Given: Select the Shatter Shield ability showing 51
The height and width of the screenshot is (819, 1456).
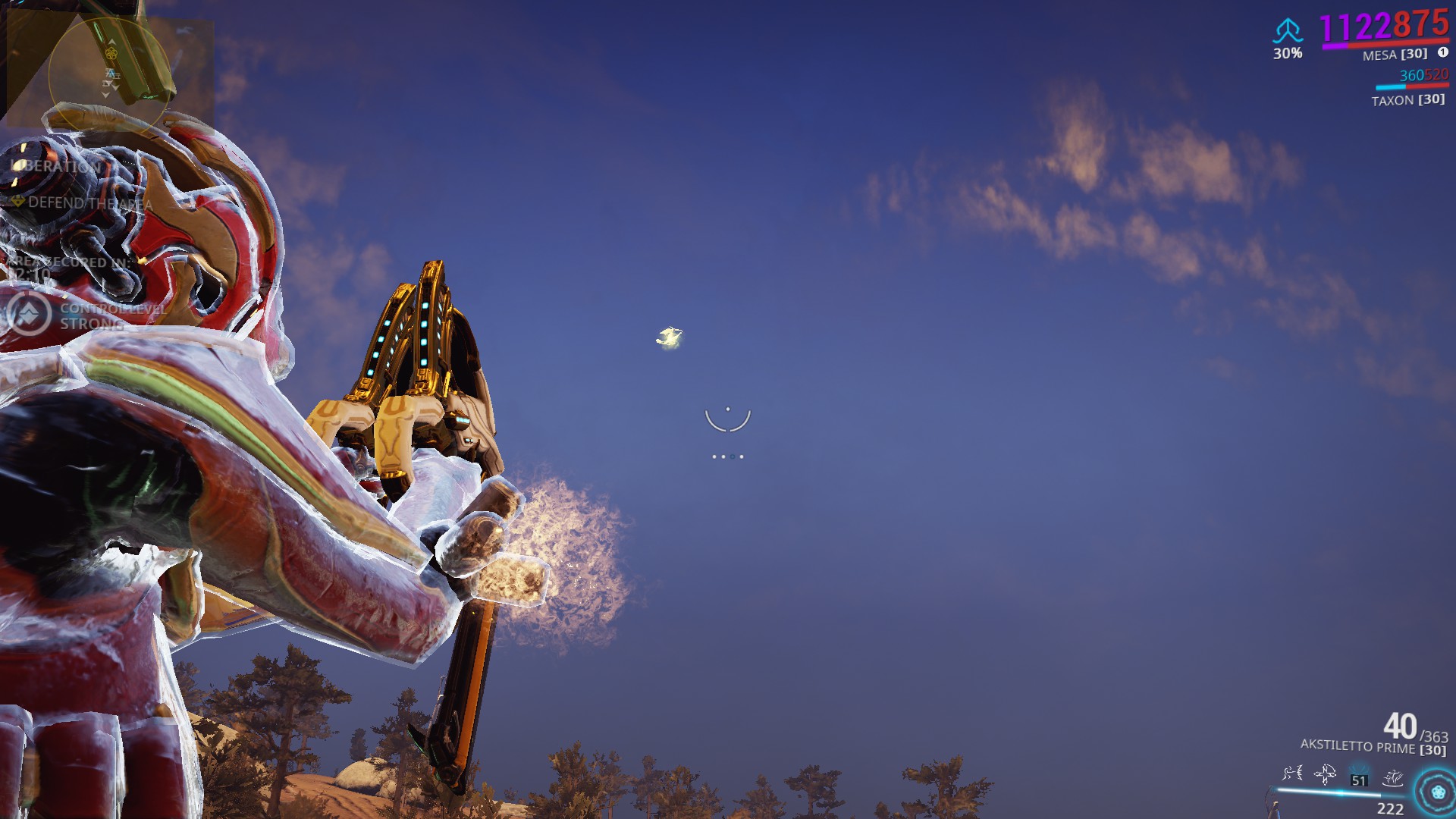Looking at the screenshot, I should pos(1359,776).
